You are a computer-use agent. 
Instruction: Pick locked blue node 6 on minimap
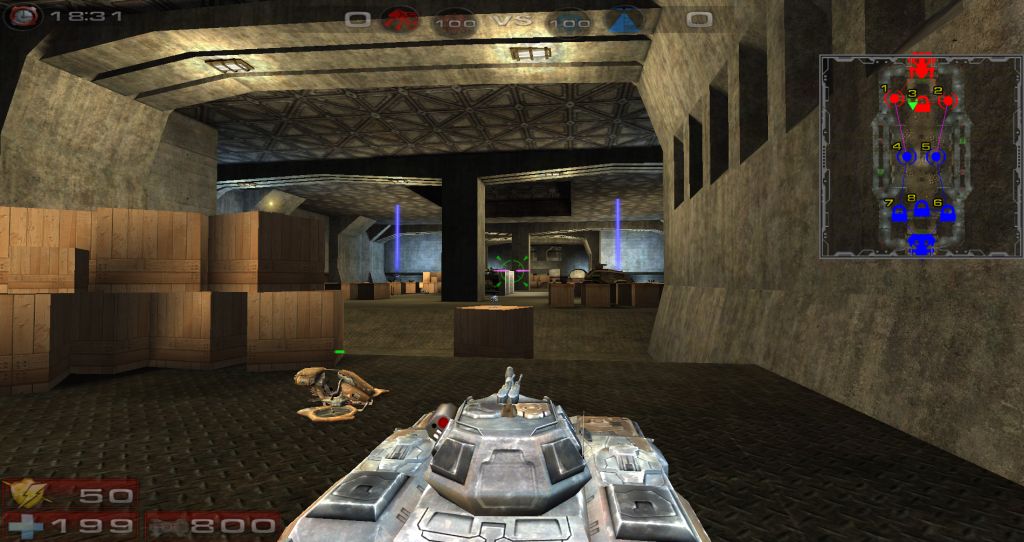(x=947, y=212)
